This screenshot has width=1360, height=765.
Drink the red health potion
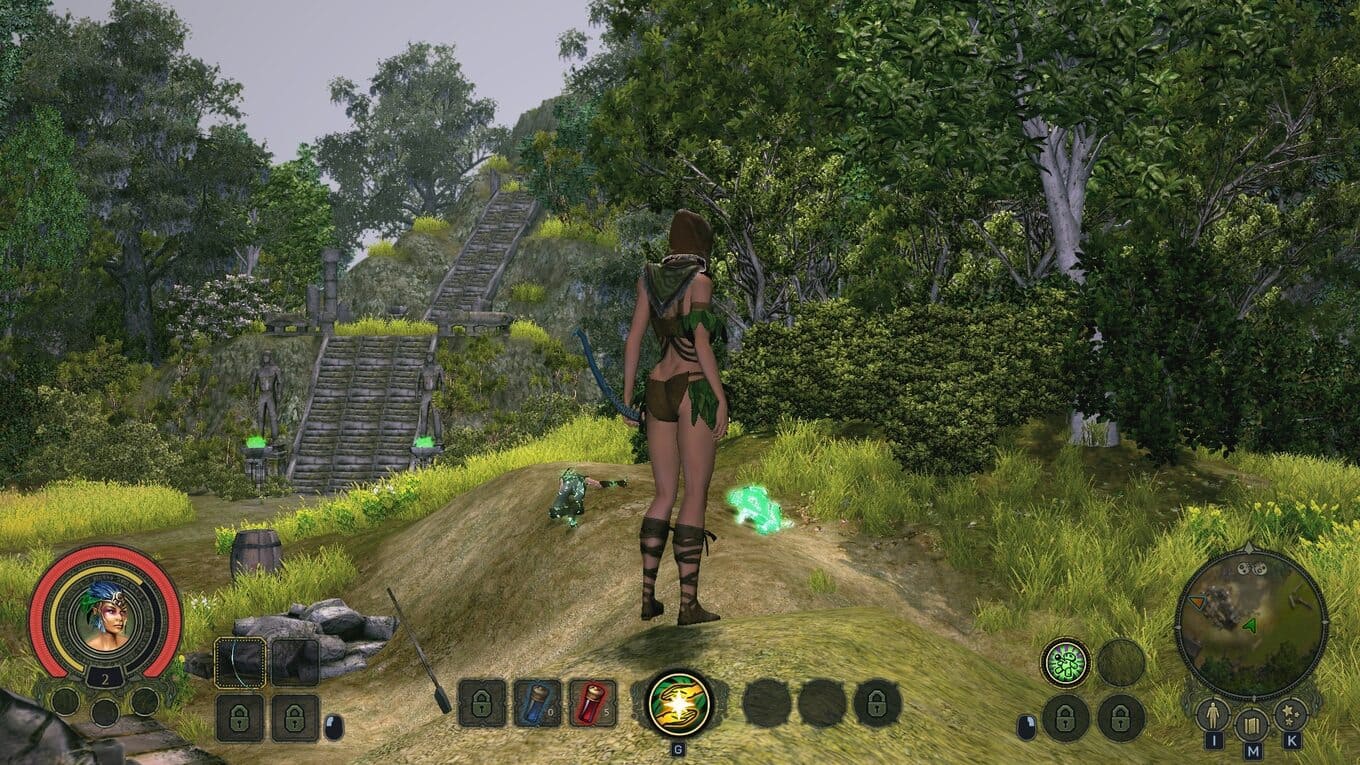point(592,703)
